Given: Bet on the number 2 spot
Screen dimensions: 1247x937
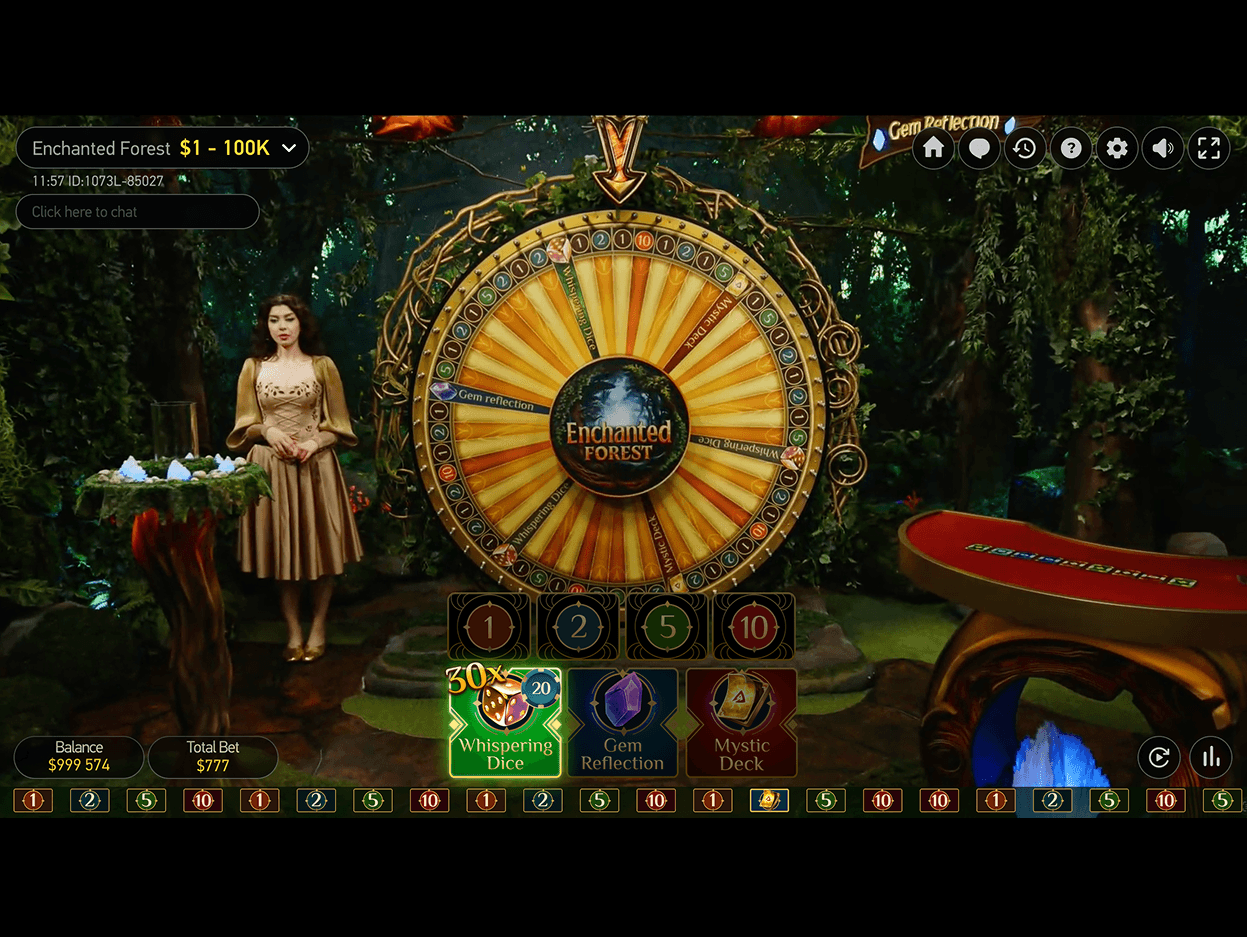Looking at the screenshot, I should [x=578, y=627].
